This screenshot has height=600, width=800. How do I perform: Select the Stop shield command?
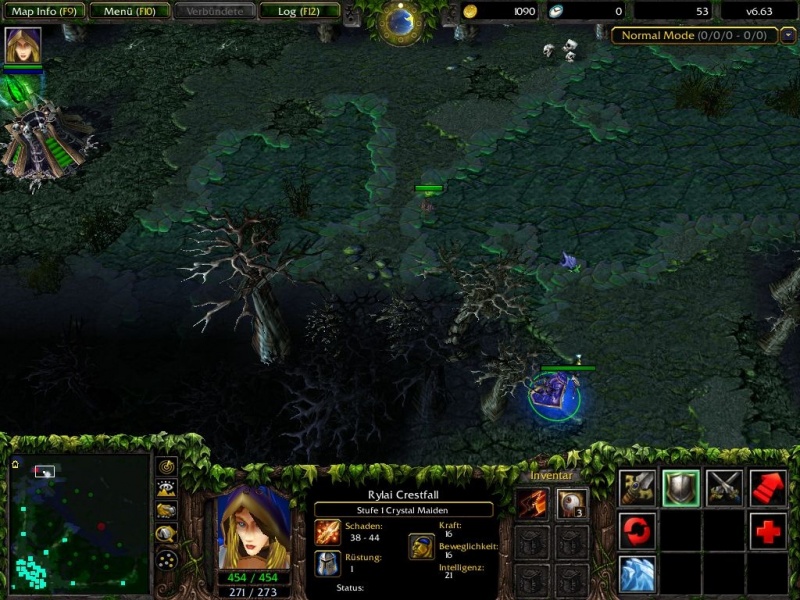click(681, 487)
